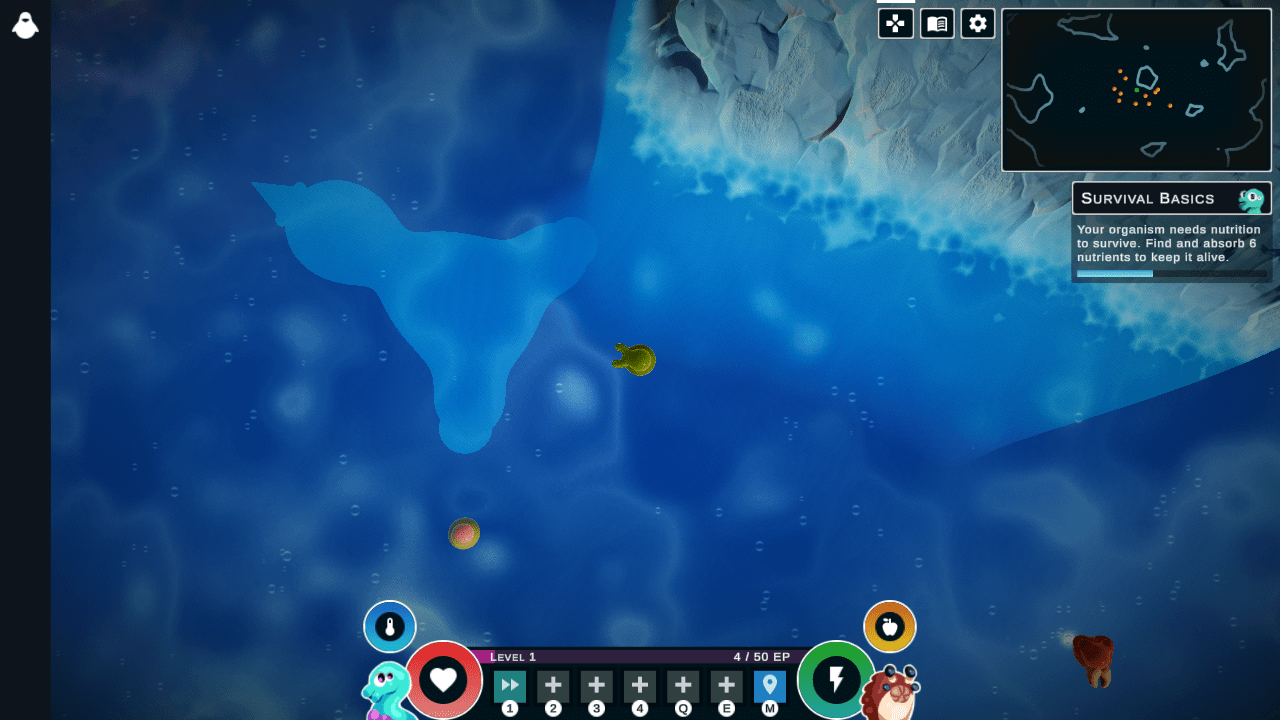1280x720 pixels.
Task: Click the red heart health orb
Action: pos(443,680)
